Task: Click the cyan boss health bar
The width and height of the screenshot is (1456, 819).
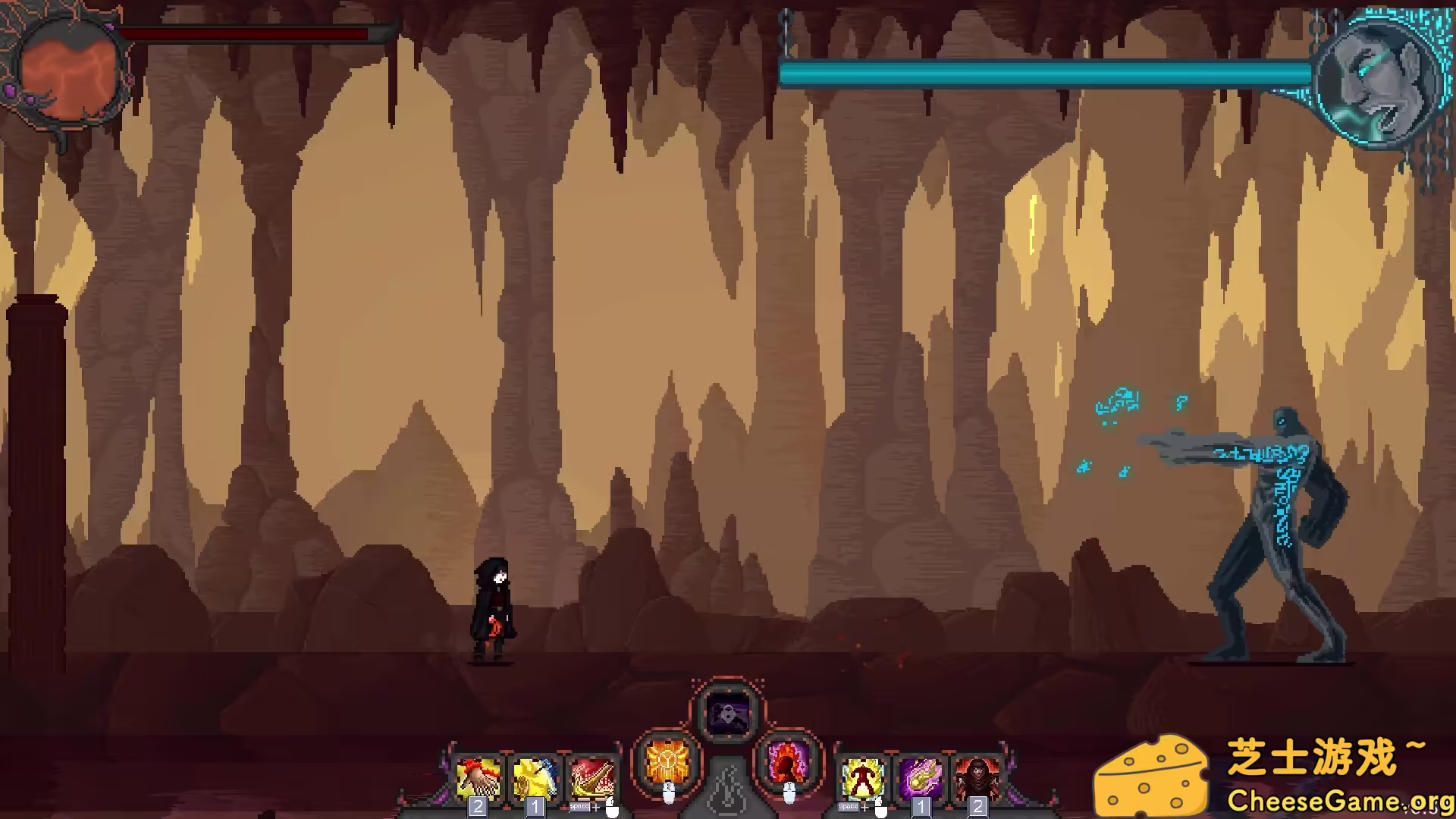Action: [x=1046, y=74]
